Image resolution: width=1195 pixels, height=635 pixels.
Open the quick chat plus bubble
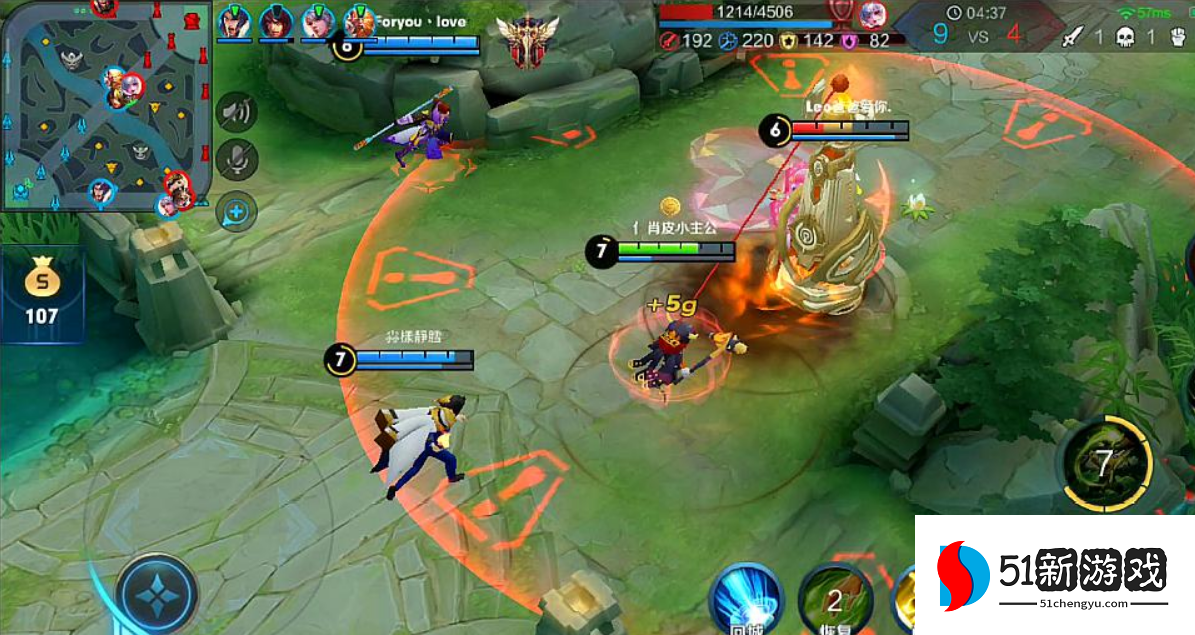(237, 211)
